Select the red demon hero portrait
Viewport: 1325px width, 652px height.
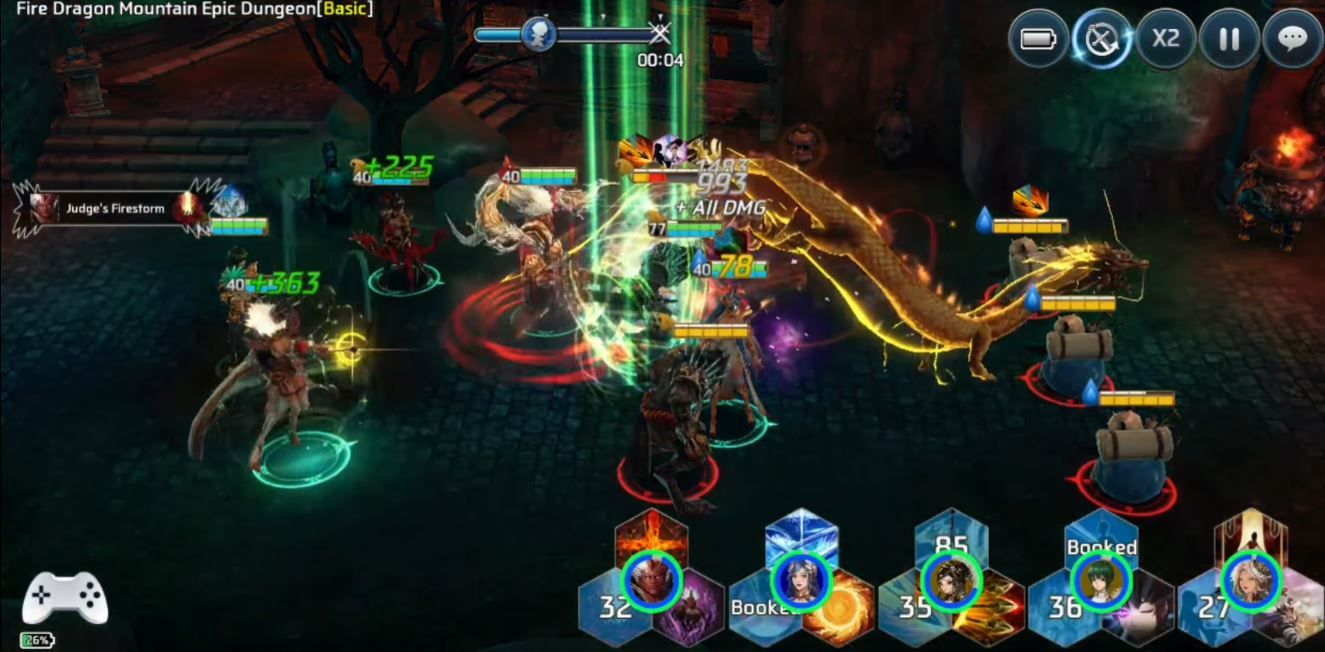click(x=652, y=581)
